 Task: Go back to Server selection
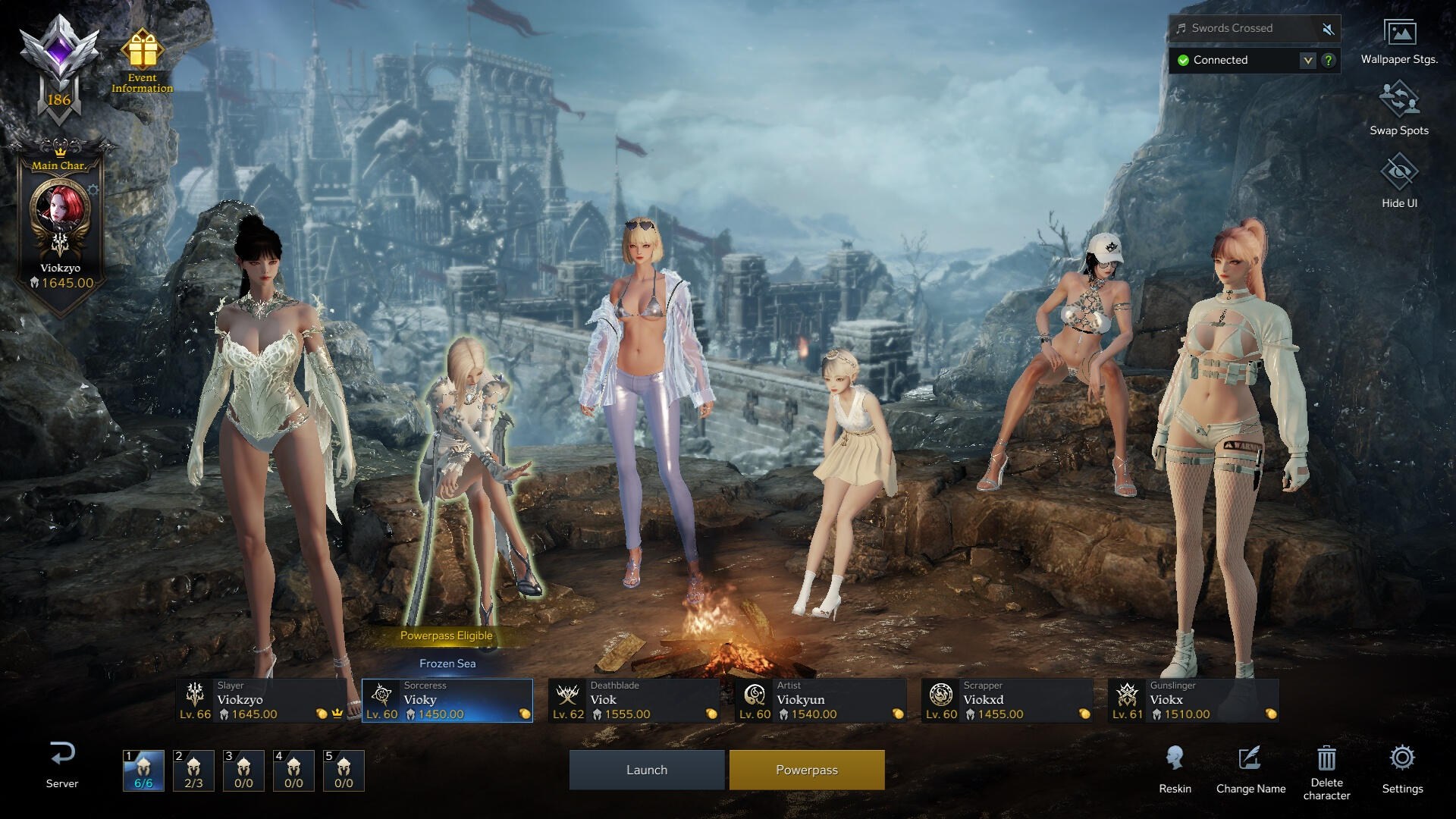tap(62, 764)
